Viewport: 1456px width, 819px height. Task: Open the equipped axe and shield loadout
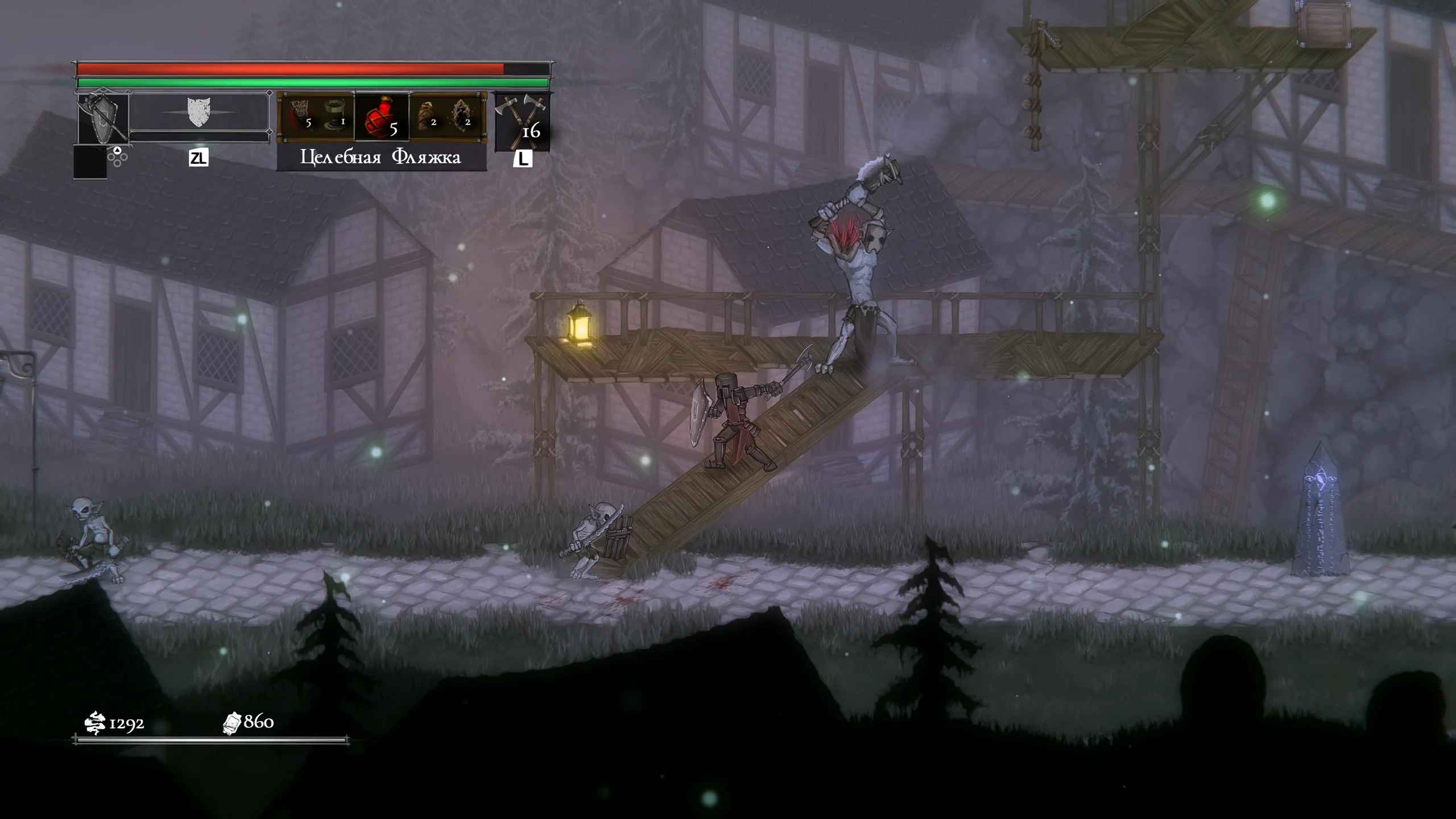point(103,118)
